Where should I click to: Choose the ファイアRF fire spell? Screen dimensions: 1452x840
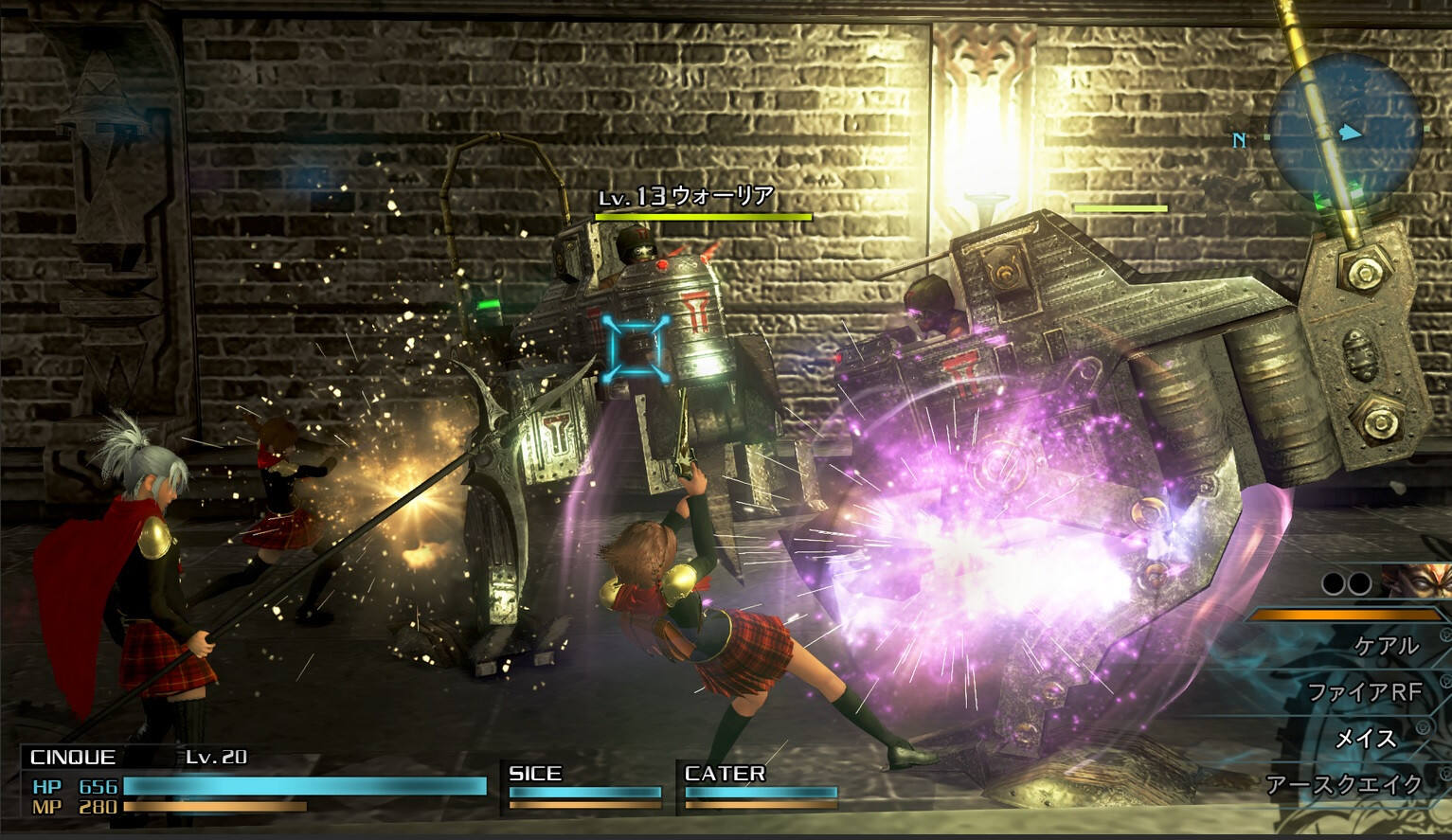(1364, 692)
